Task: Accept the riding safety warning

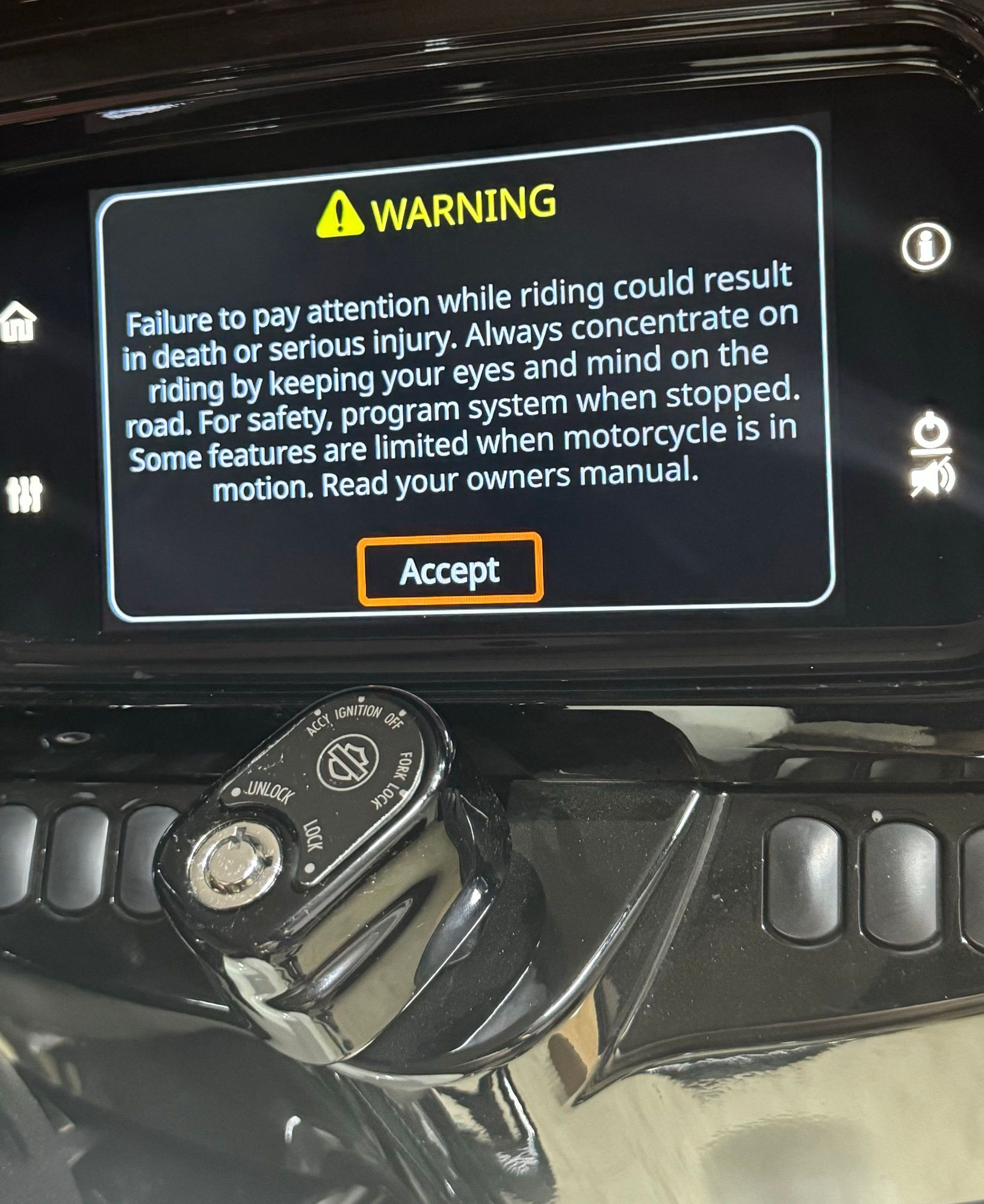Action: tap(450, 569)
